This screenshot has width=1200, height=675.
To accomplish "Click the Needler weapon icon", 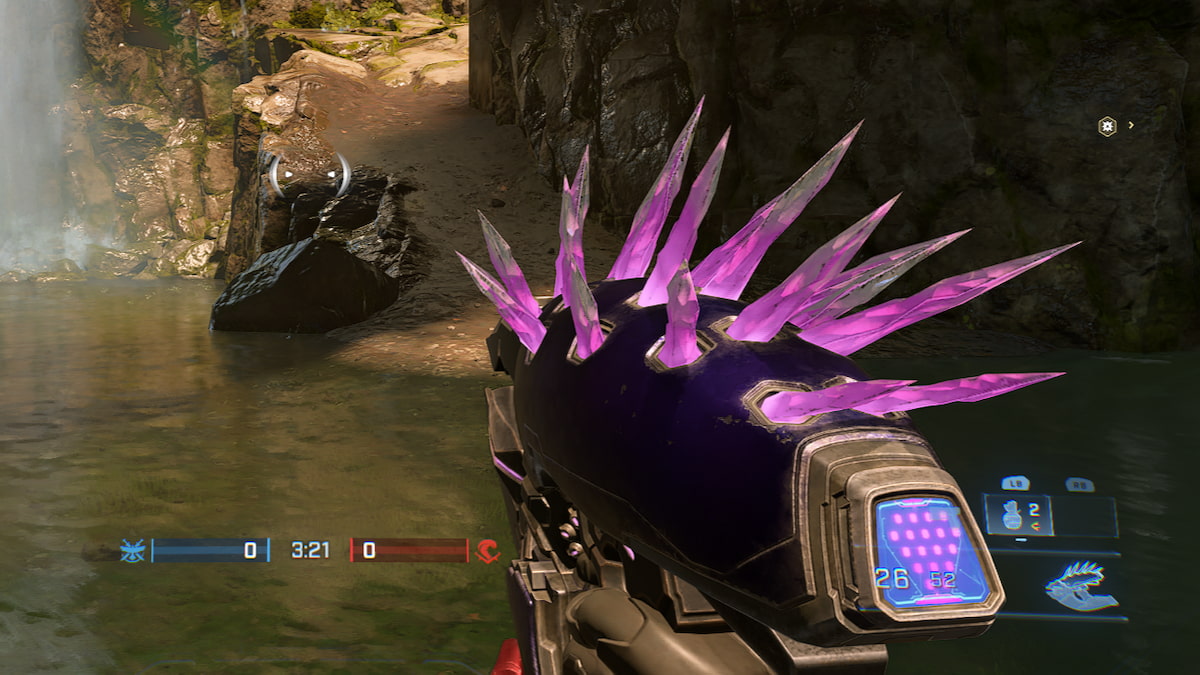I will tap(1081, 586).
